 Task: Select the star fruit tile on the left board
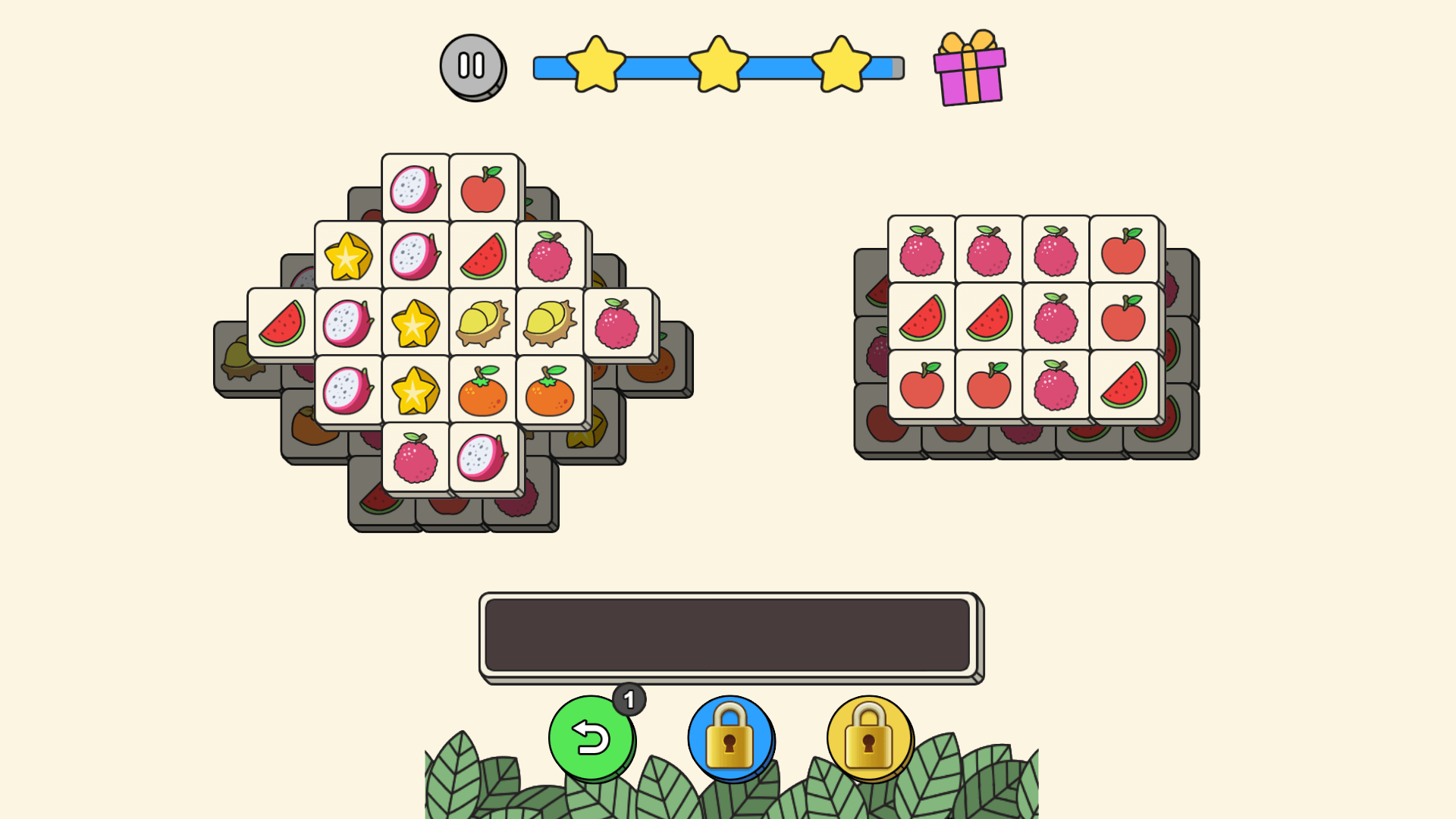[x=414, y=326]
